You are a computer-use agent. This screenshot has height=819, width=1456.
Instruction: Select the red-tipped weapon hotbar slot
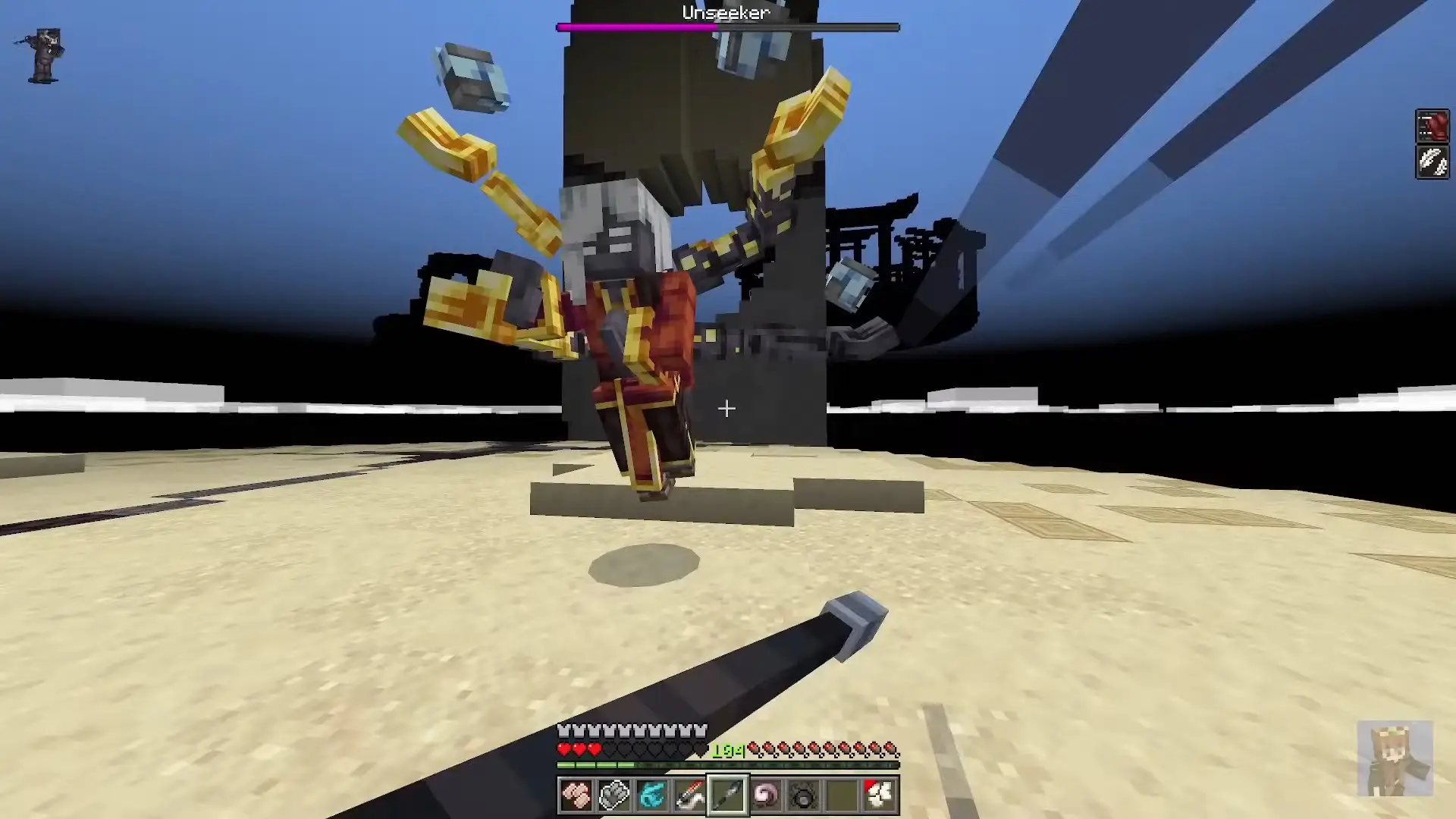coord(690,795)
